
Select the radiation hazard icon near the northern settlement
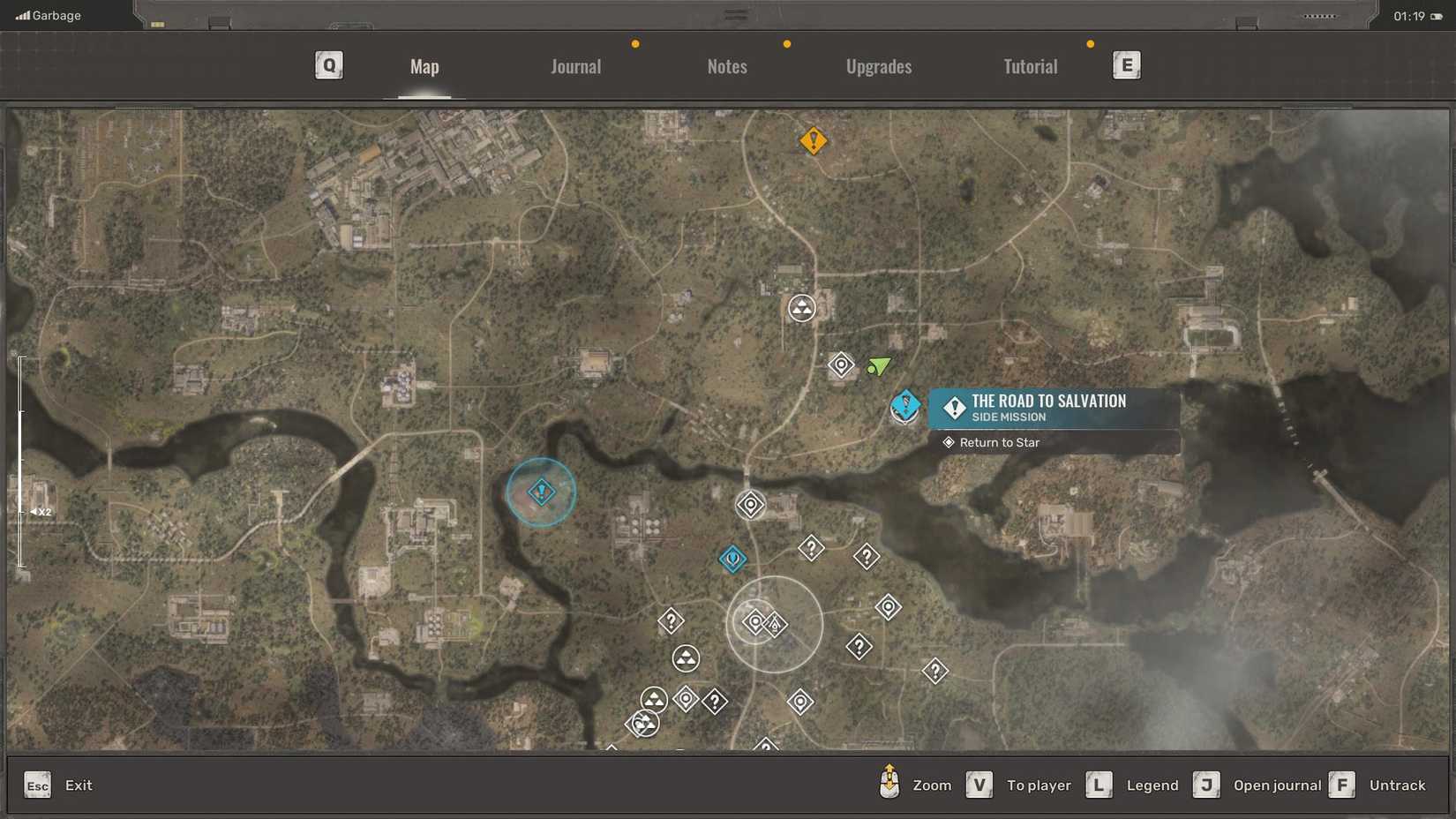pyautogui.click(x=799, y=308)
